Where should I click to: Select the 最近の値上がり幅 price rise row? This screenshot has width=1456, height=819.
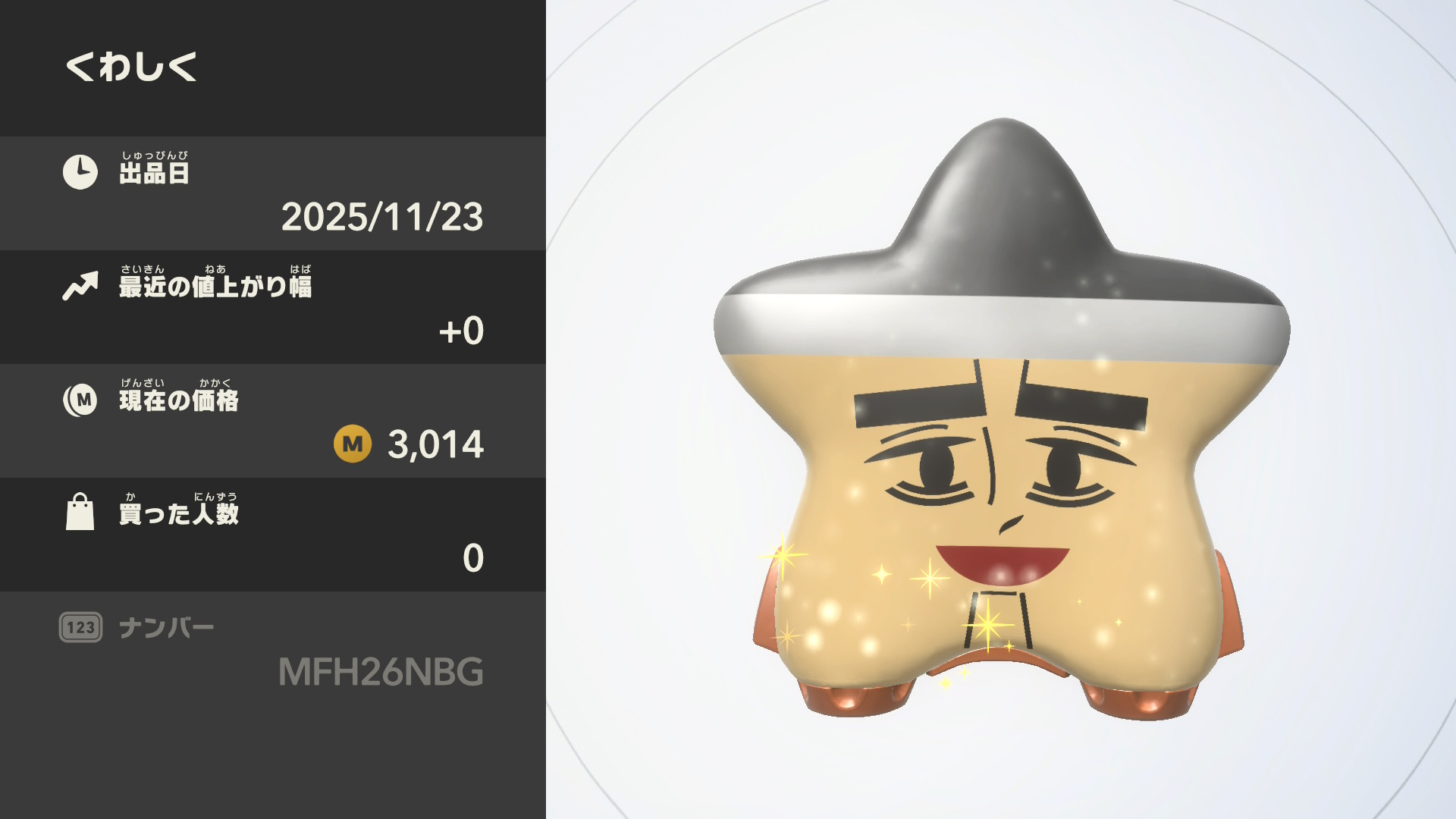[x=273, y=307]
